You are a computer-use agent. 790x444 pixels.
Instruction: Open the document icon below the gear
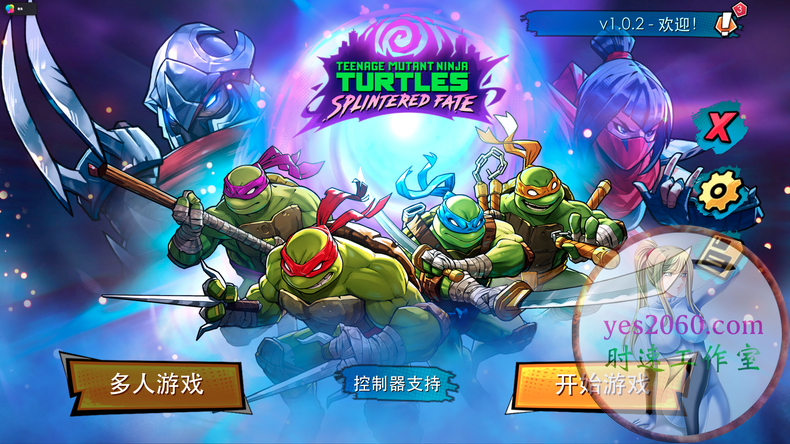(717, 252)
